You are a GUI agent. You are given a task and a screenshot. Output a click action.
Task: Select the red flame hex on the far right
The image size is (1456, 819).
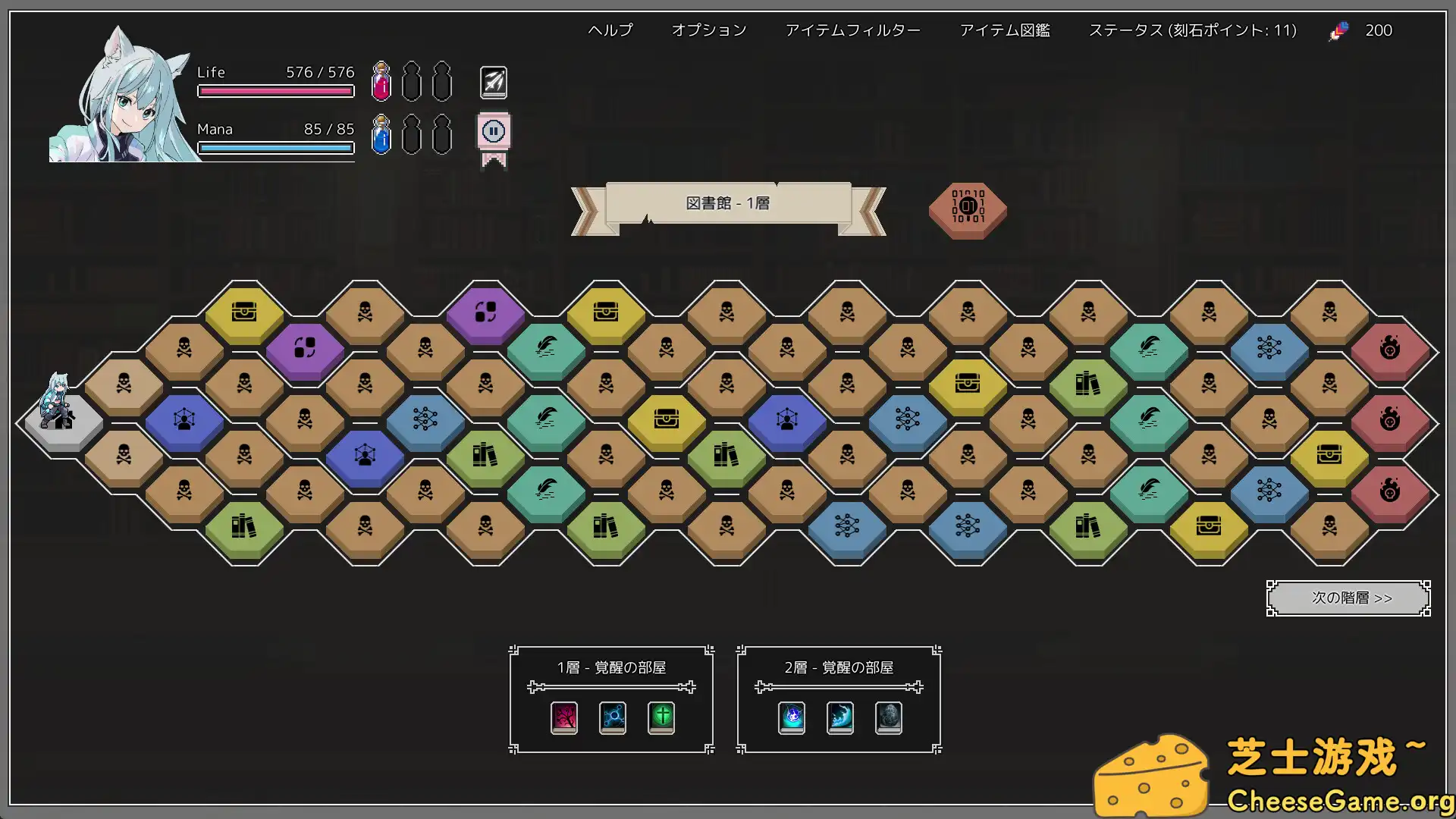[1391, 347]
